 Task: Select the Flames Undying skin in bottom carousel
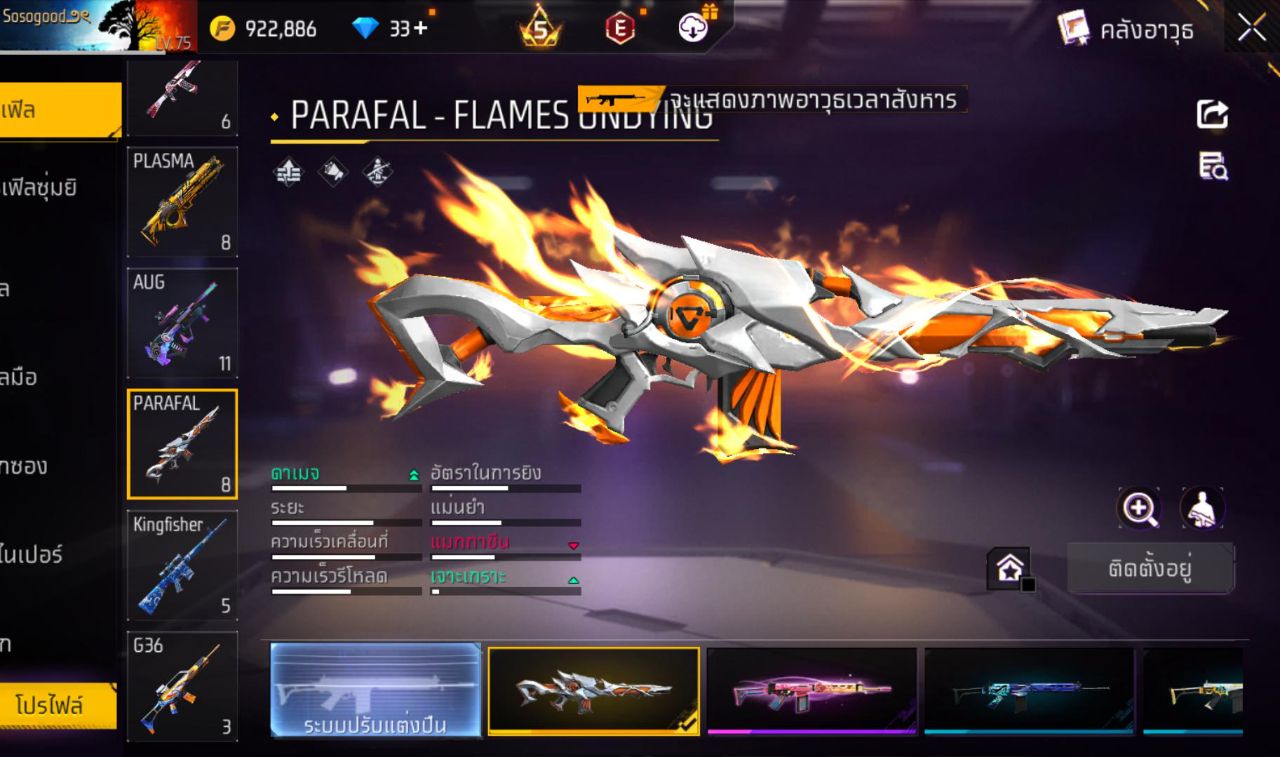pos(593,692)
